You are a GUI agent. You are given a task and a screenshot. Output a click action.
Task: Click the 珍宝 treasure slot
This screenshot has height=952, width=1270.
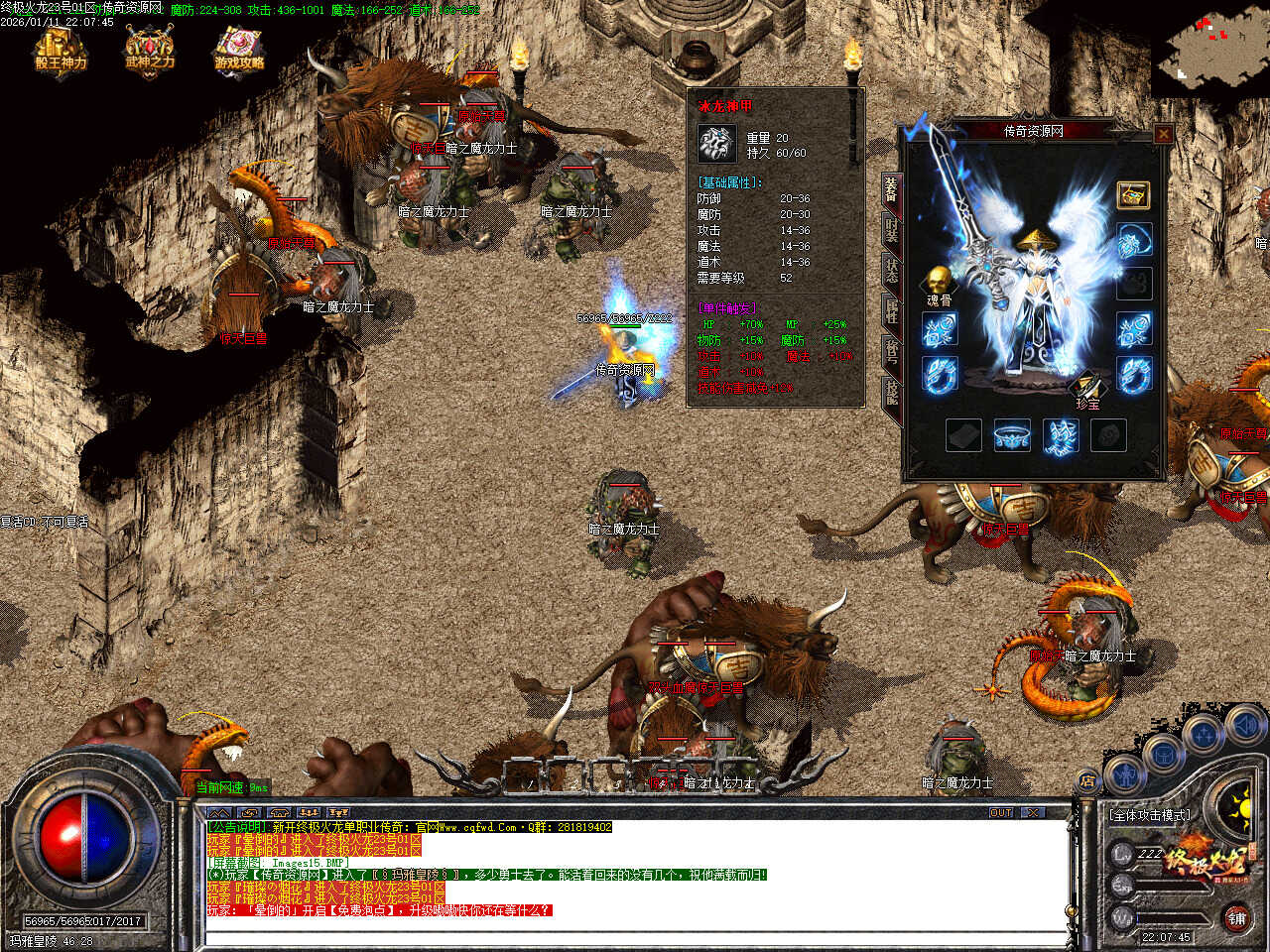pos(1088,385)
